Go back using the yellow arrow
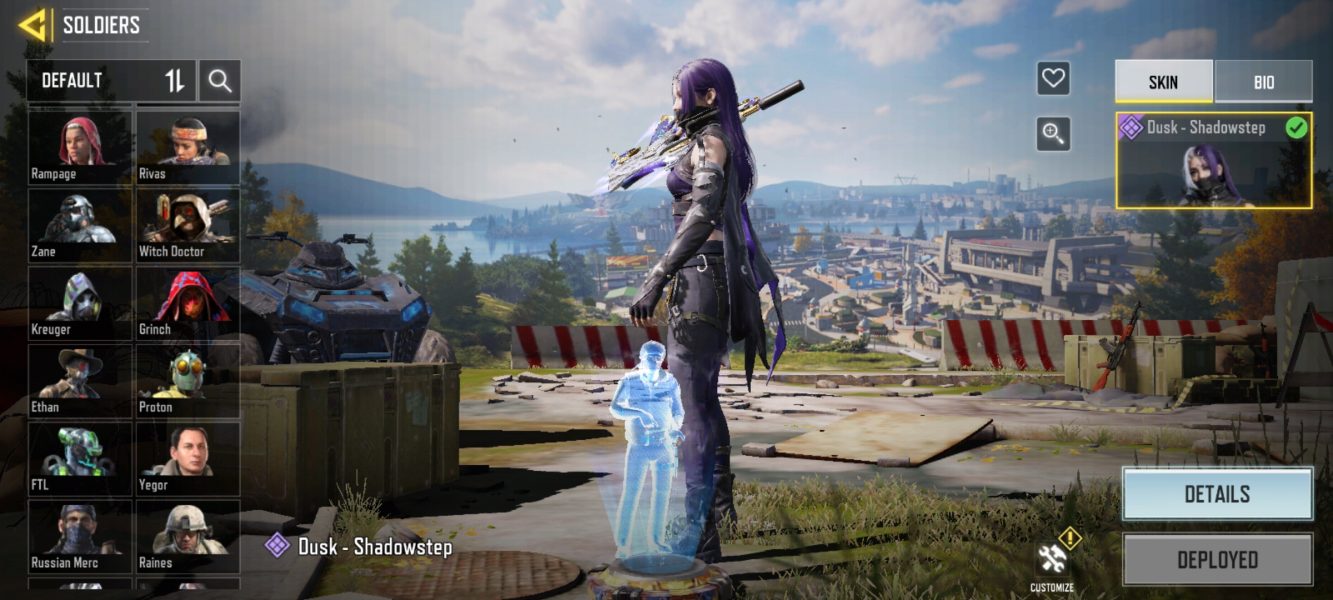The image size is (1333, 600). tap(33, 25)
